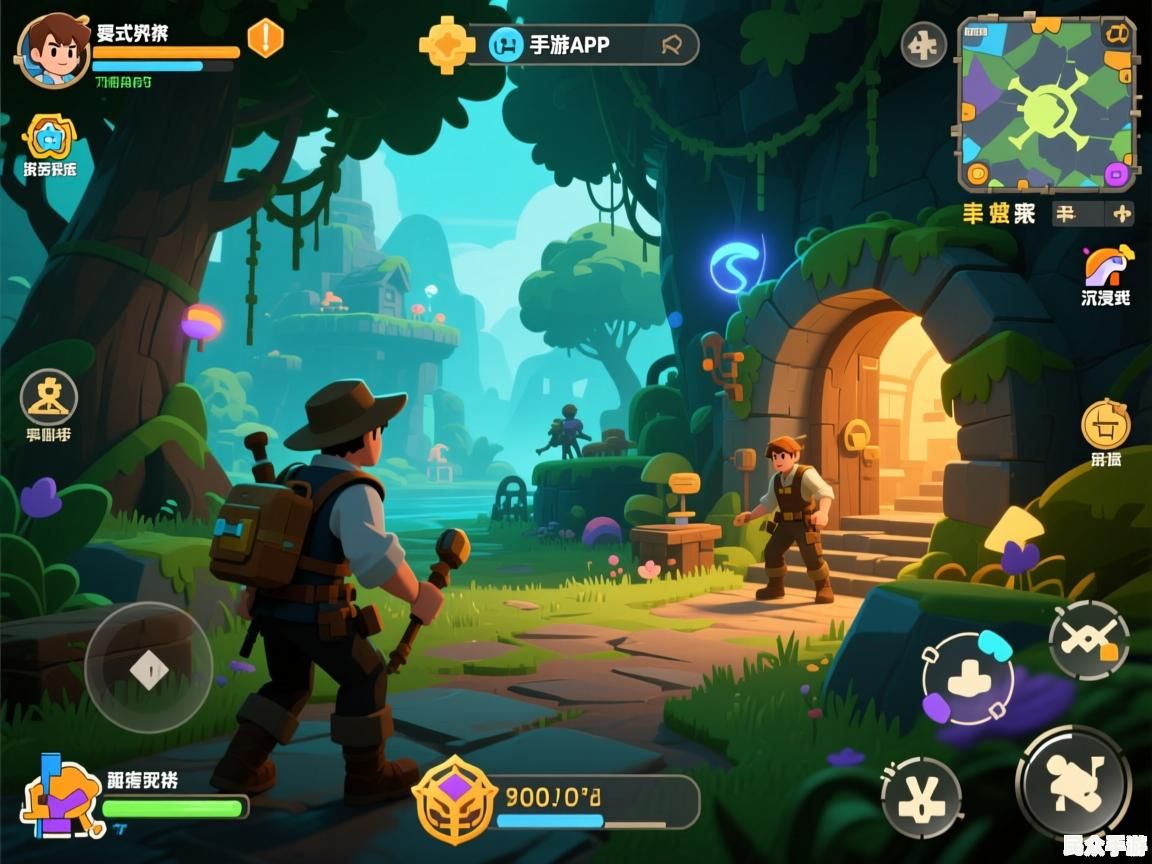
Task: Click the orange exclamation alert icon
Action: (x=265, y=38)
